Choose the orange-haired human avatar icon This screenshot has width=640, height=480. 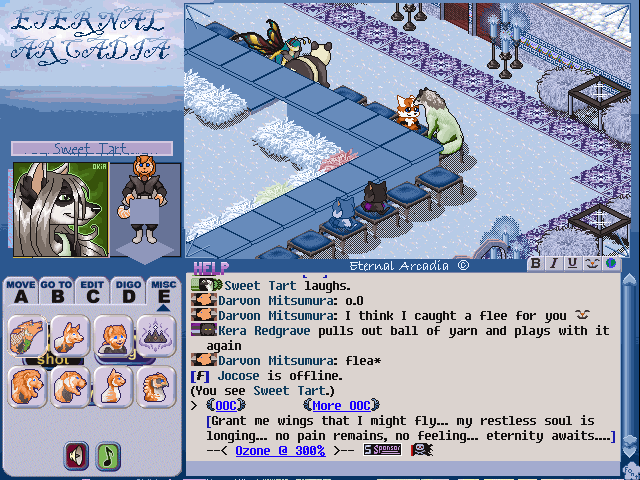click(x=113, y=337)
